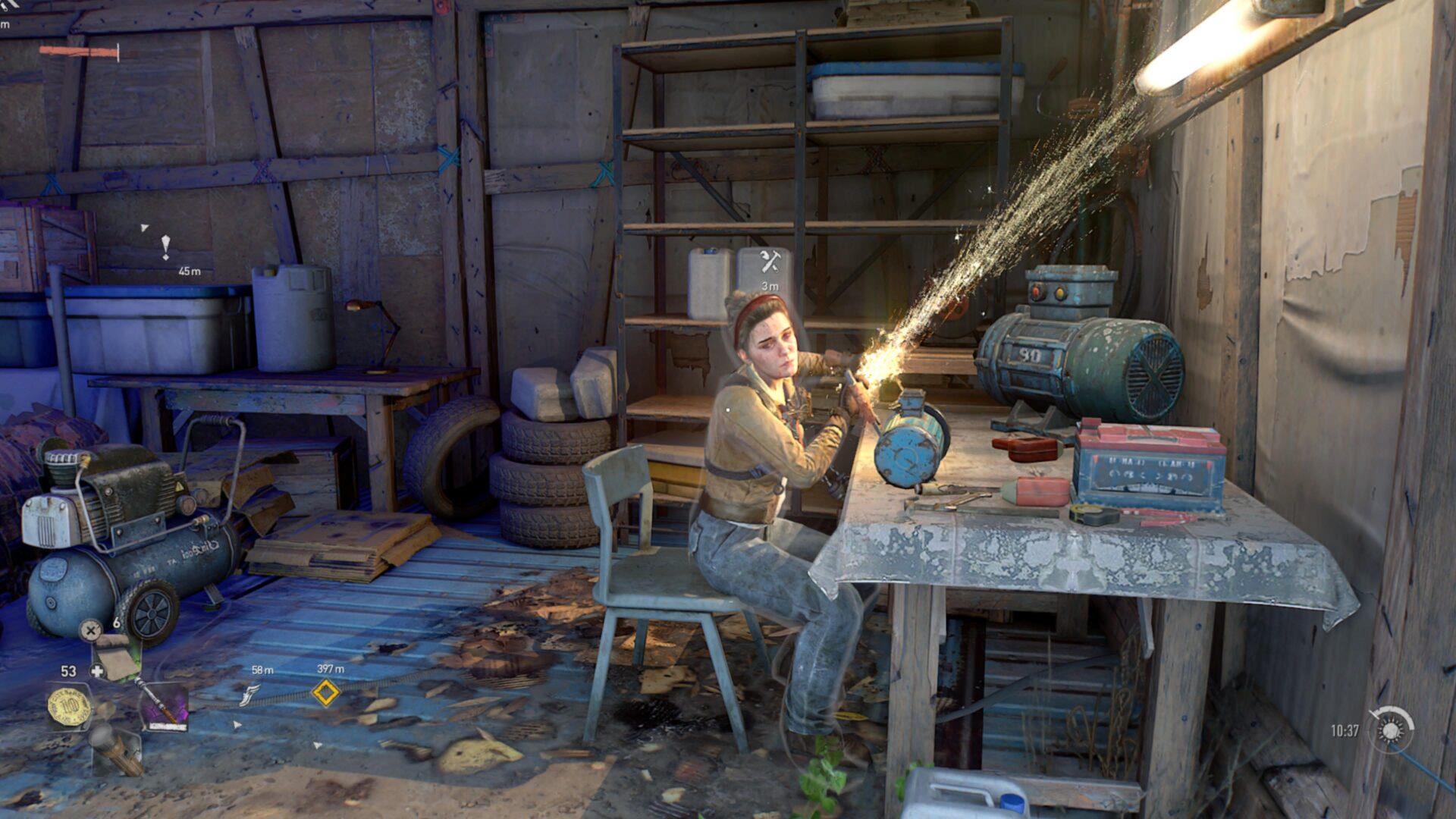The width and height of the screenshot is (1456, 819).
Task: Expand the arrow marker left of the coin
Action: pos(236,725)
